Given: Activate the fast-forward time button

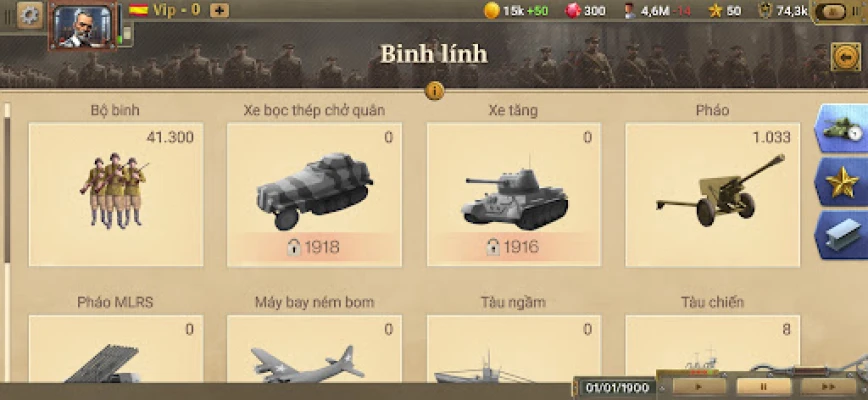Looking at the screenshot, I should [827, 386].
